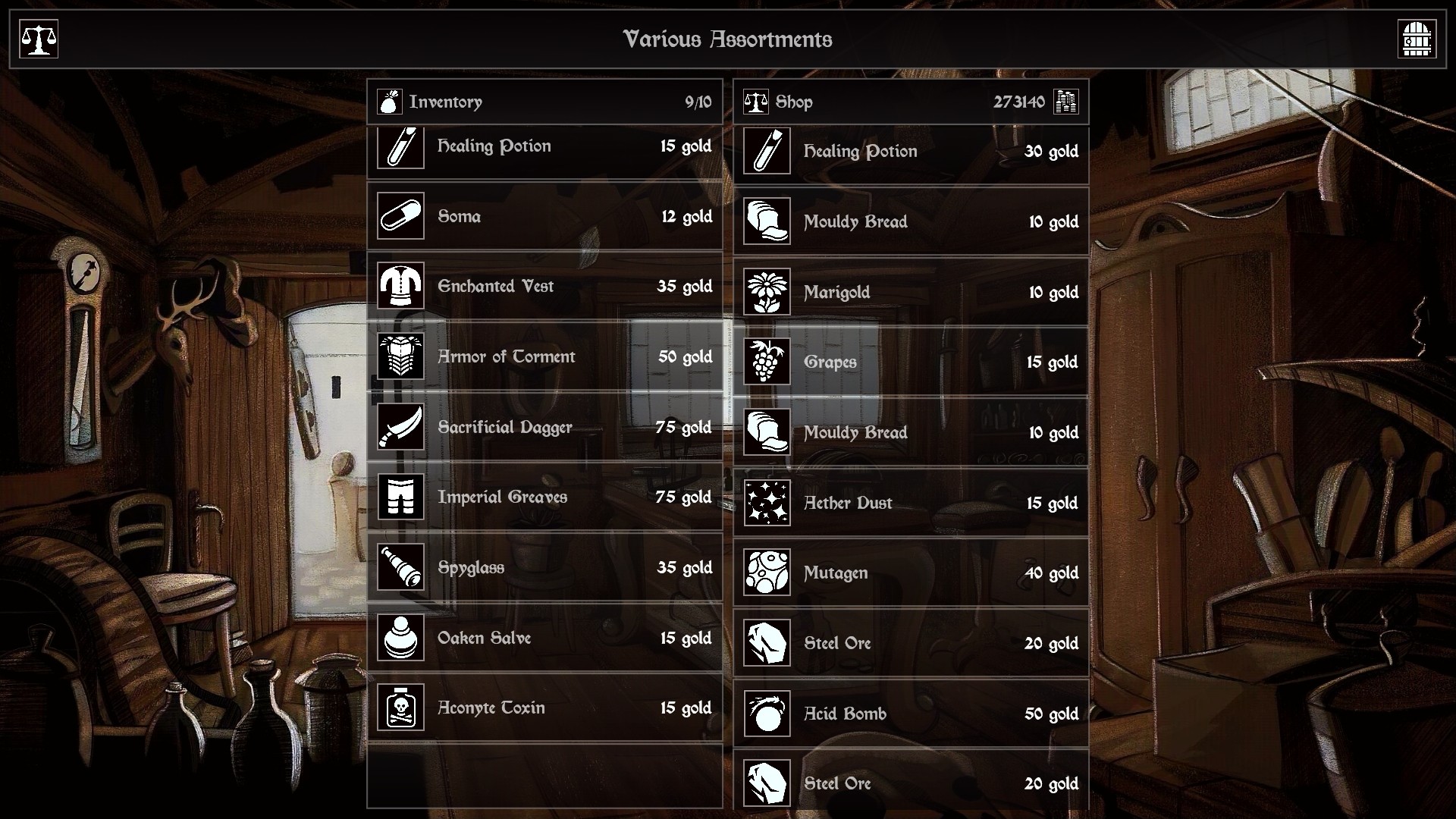The image size is (1456, 819).
Task: Select the Imperial Greaves row
Action: pos(544,497)
